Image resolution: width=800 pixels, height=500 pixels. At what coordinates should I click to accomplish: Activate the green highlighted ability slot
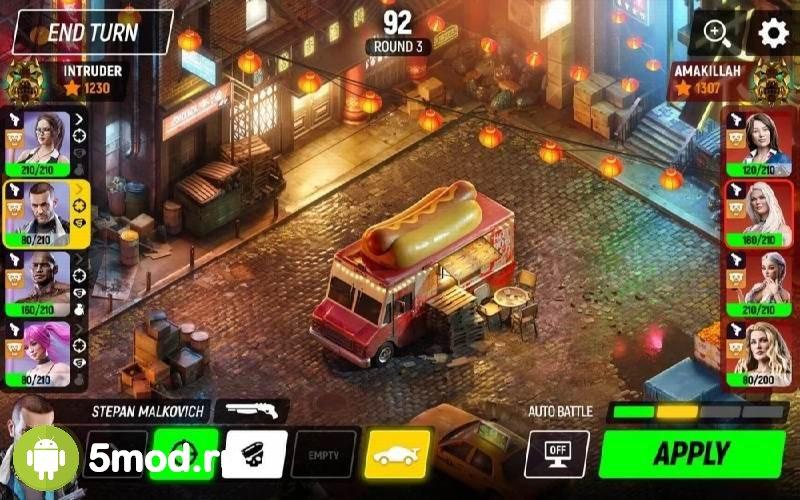point(183,453)
